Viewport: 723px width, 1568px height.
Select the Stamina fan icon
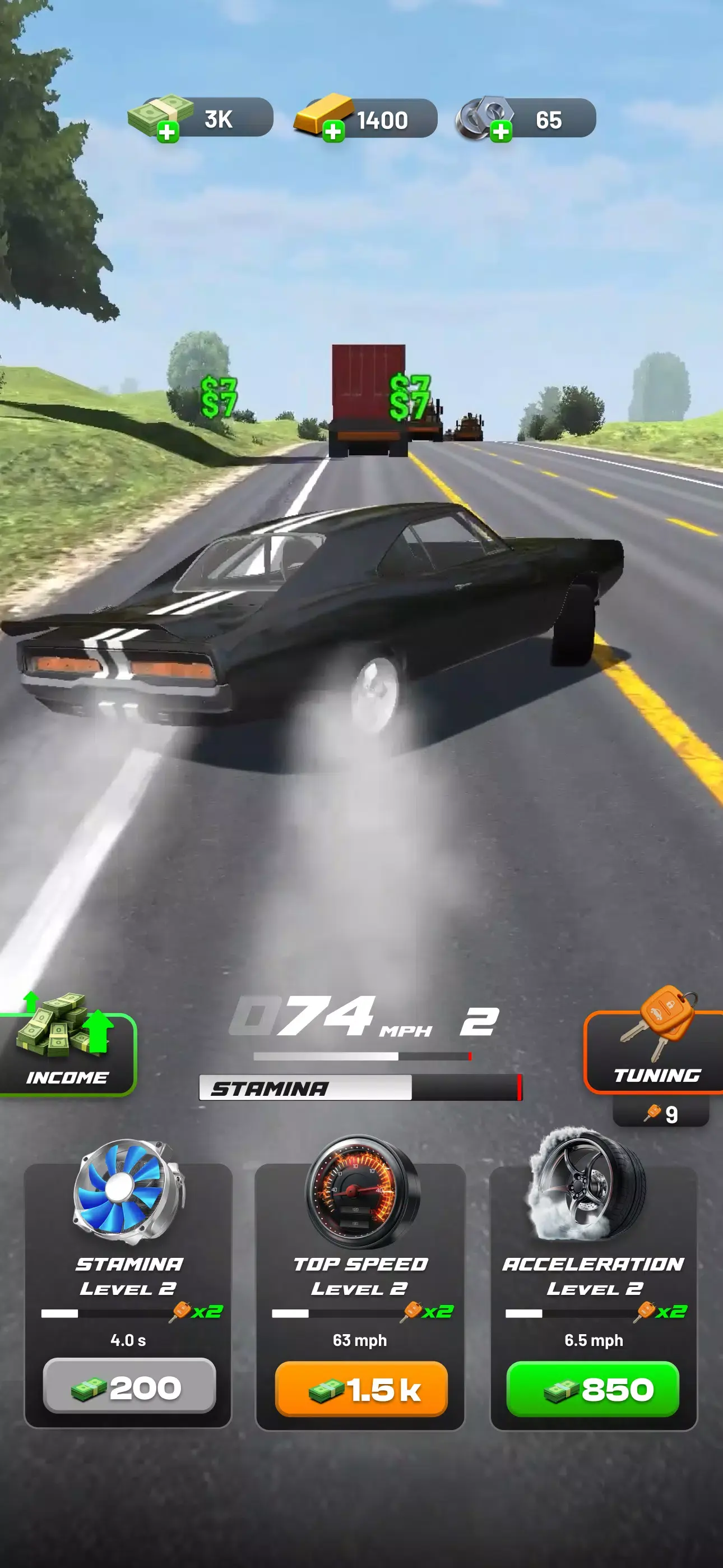[128, 1192]
